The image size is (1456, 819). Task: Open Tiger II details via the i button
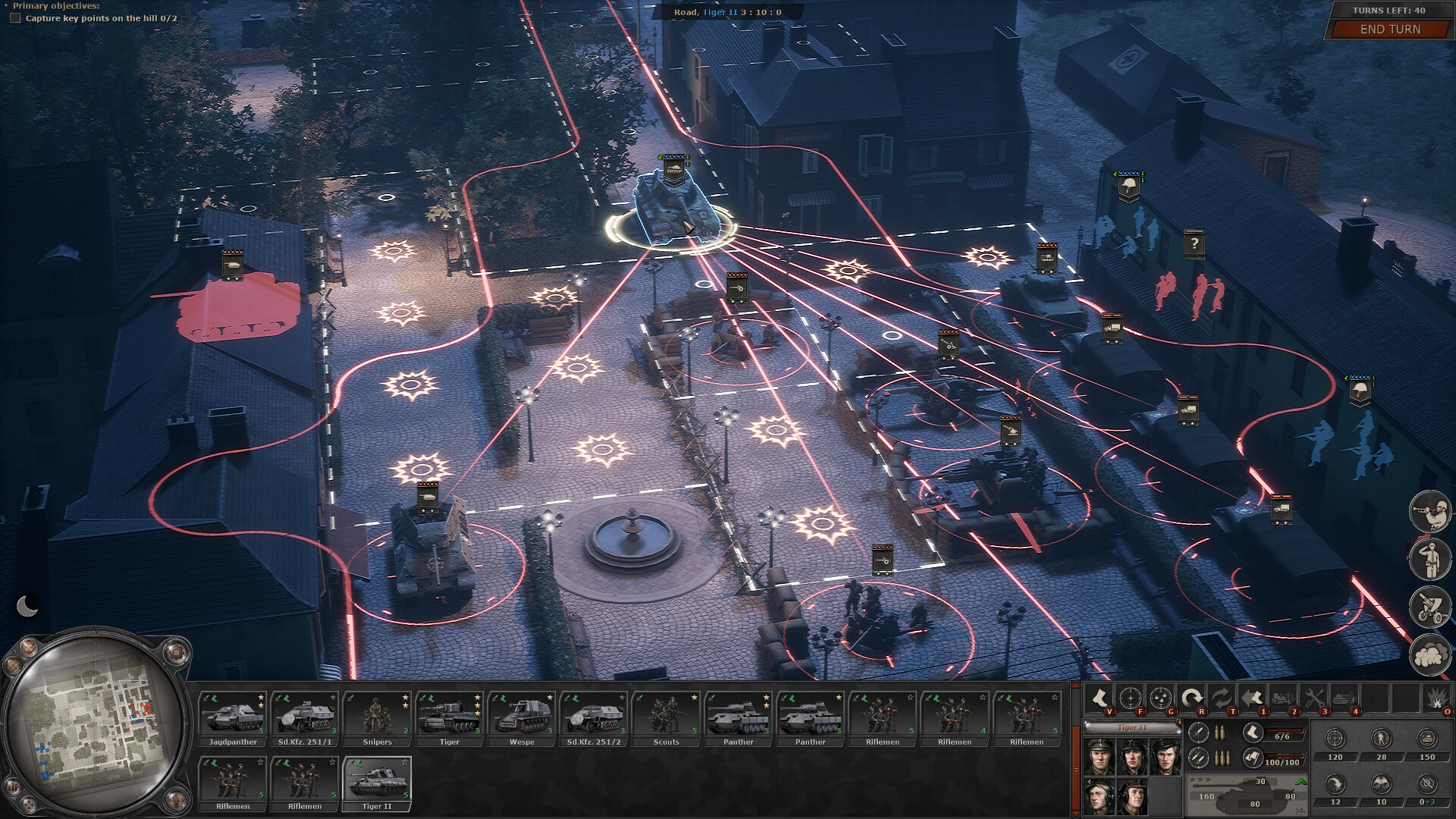pos(1178,723)
